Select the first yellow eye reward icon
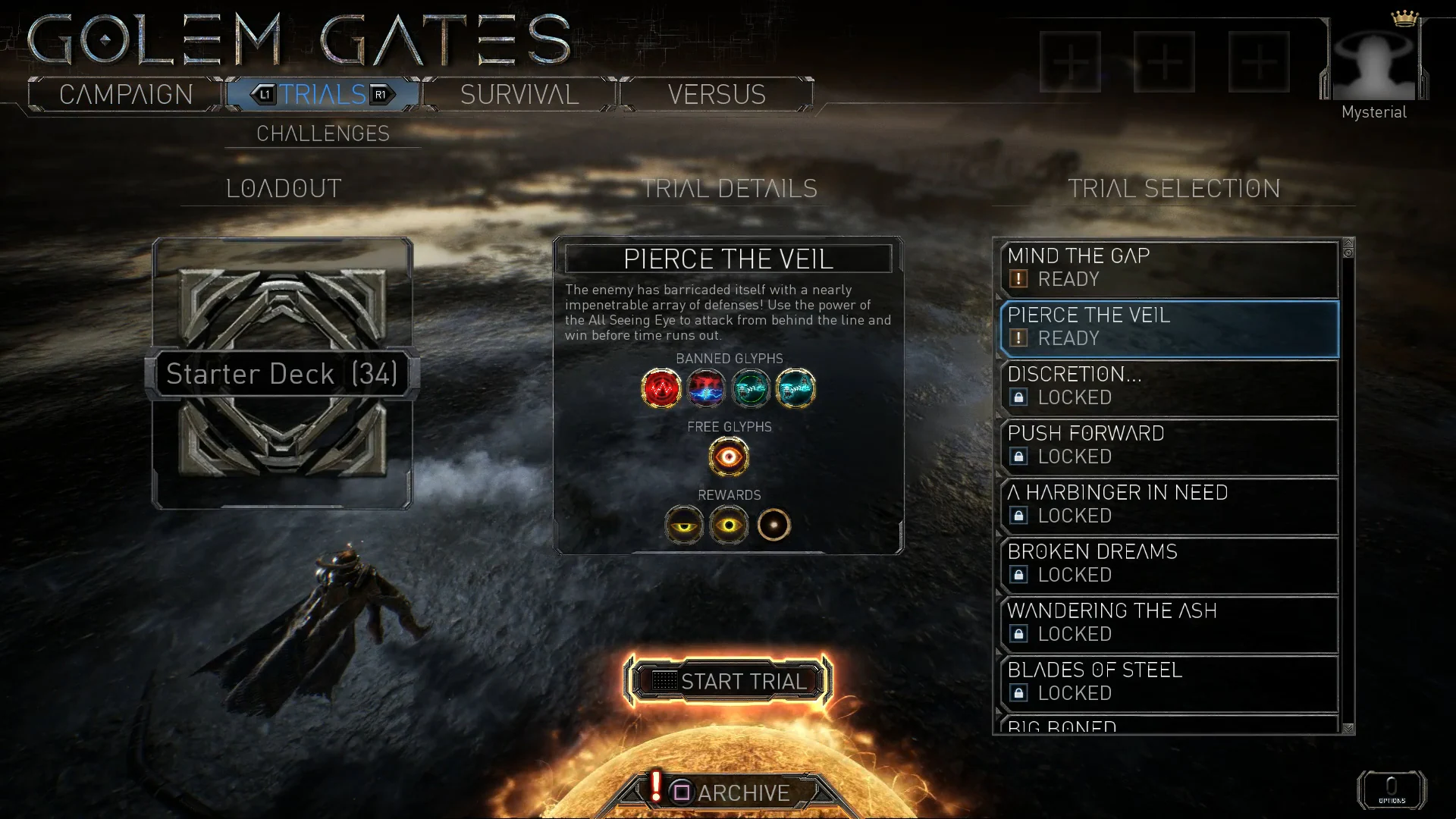This screenshot has height=819, width=1456. 684,525
